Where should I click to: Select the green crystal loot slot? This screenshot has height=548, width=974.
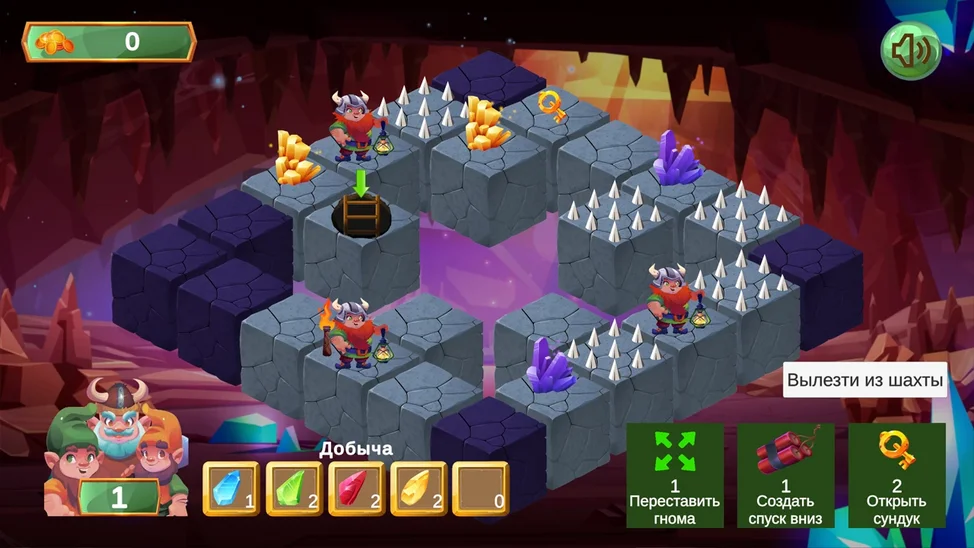pos(294,488)
